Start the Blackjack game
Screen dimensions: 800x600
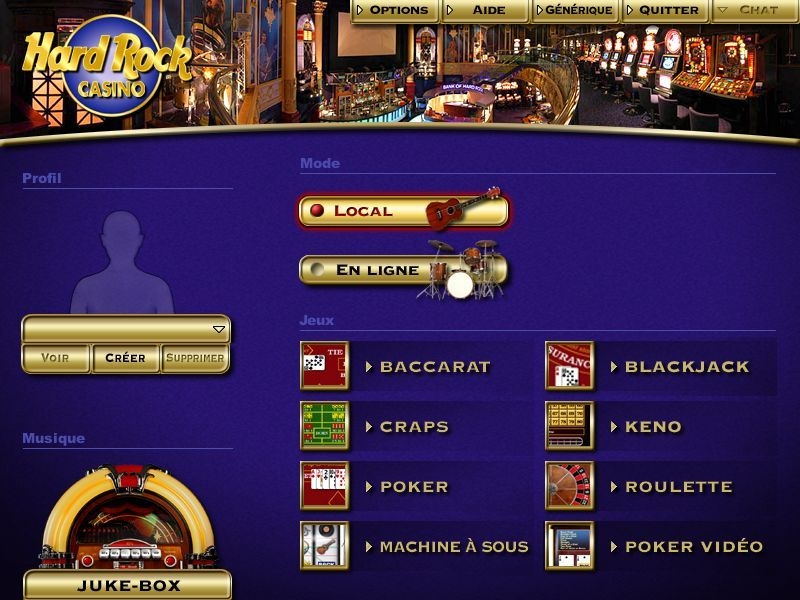point(686,367)
